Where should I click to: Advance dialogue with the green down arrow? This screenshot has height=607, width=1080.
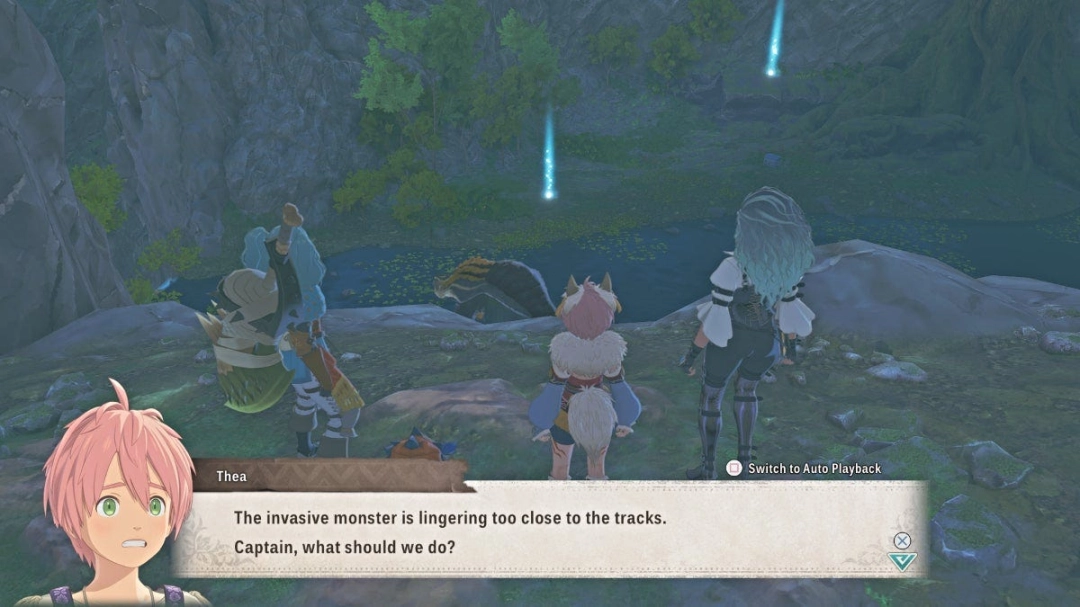point(902,561)
